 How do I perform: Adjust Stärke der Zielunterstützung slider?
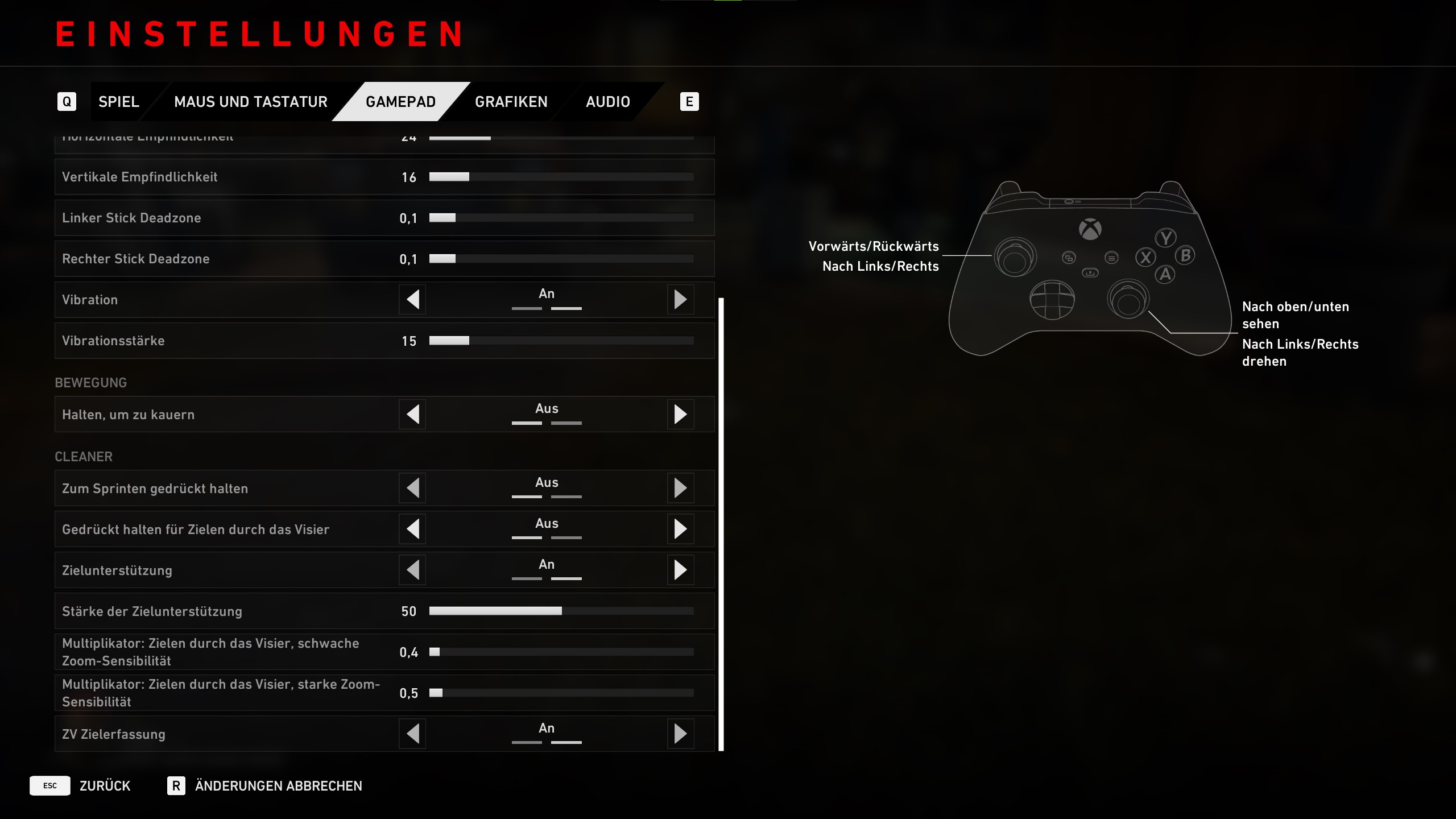click(x=561, y=611)
